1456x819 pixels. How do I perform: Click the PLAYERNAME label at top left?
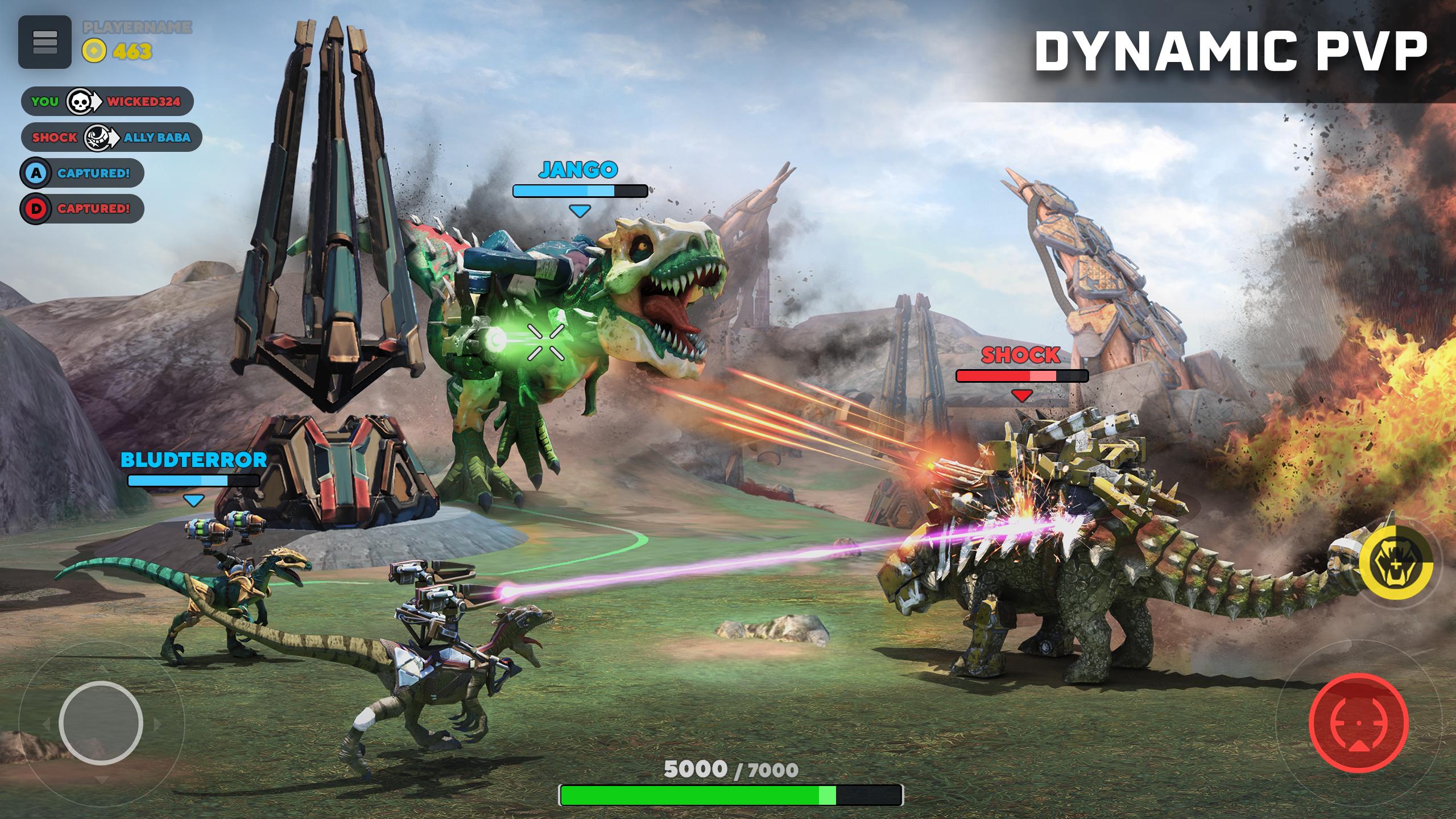point(136,27)
